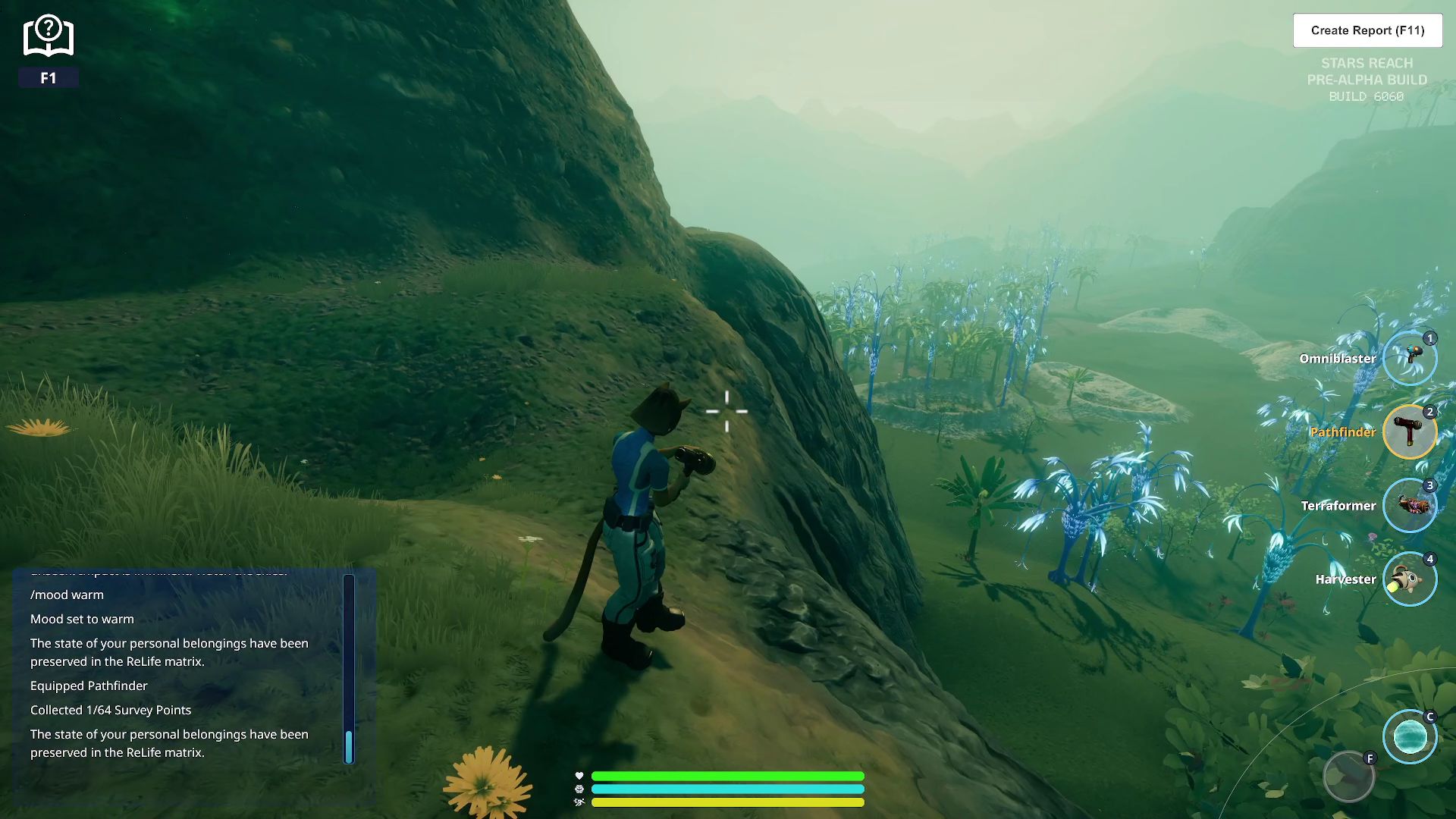The height and width of the screenshot is (819, 1456).
Task: Click the grey round F ability slot
Action: pyautogui.click(x=1348, y=777)
